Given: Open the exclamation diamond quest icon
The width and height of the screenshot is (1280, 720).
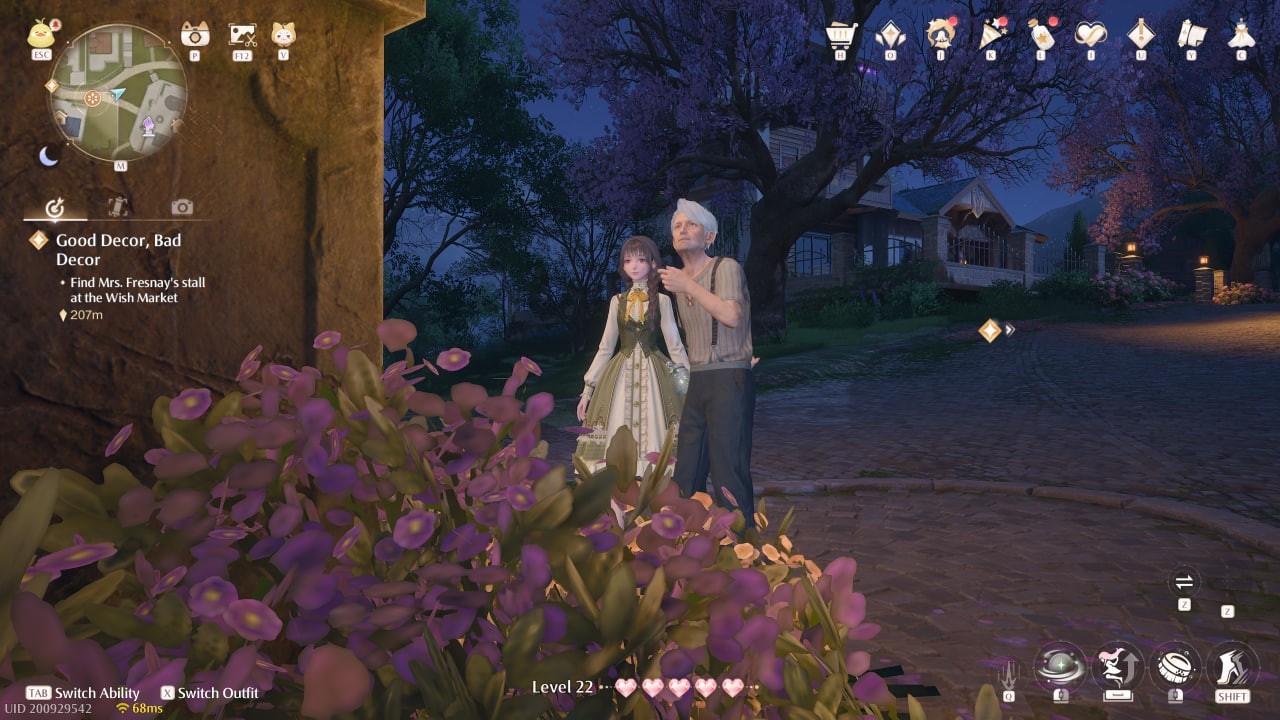Looking at the screenshot, I should click(1141, 34).
